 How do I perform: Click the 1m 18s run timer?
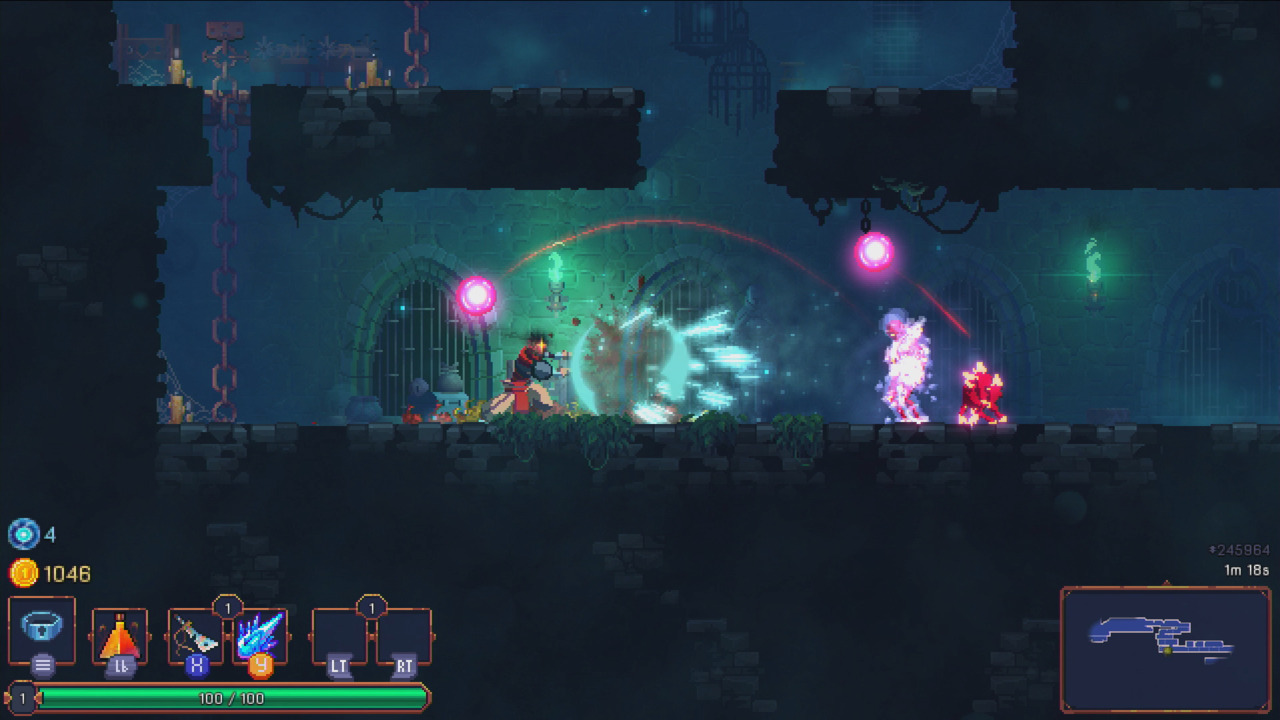(x=1248, y=568)
